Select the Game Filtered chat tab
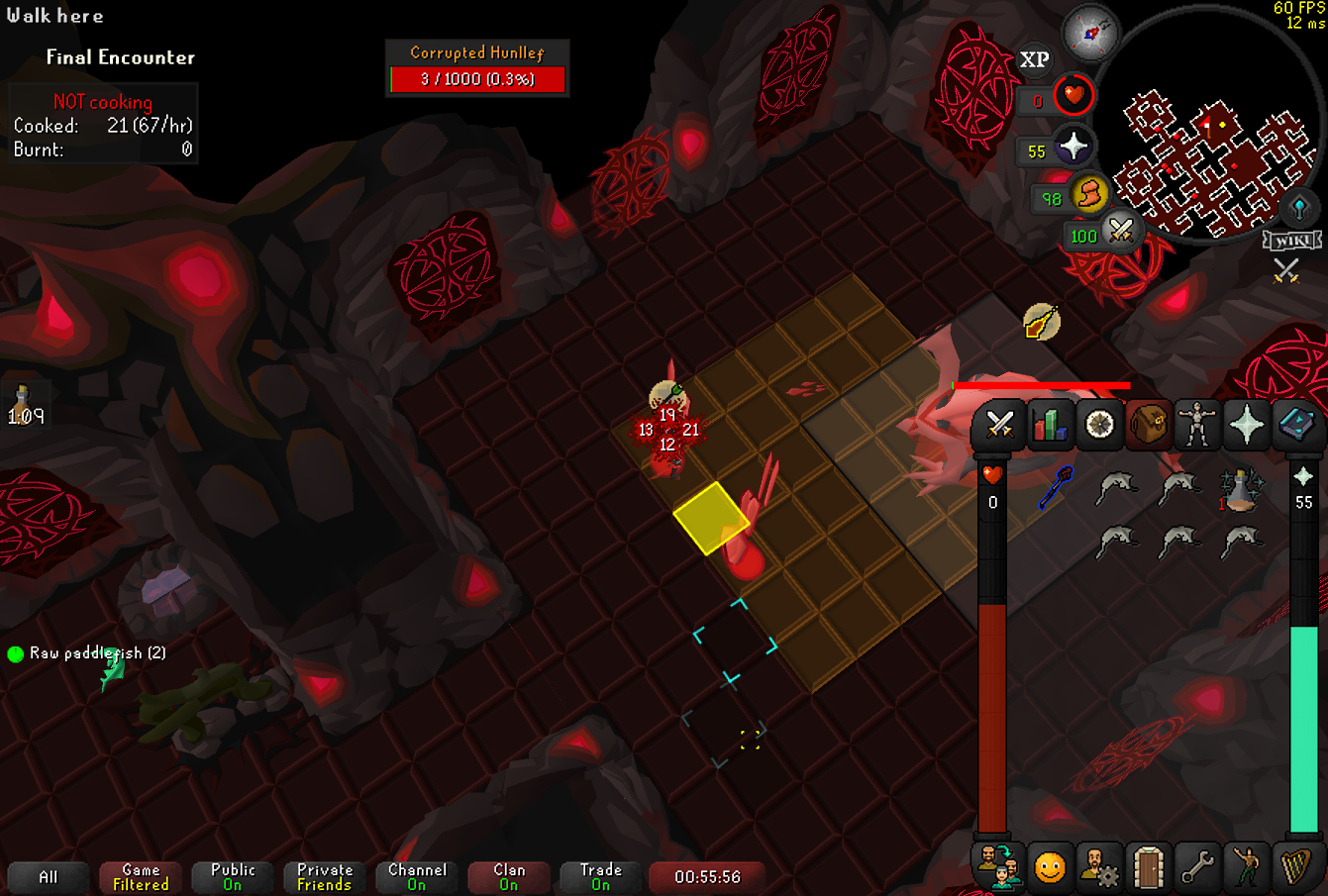The width and height of the screenshot is (1328, 896). pos(141,877)
